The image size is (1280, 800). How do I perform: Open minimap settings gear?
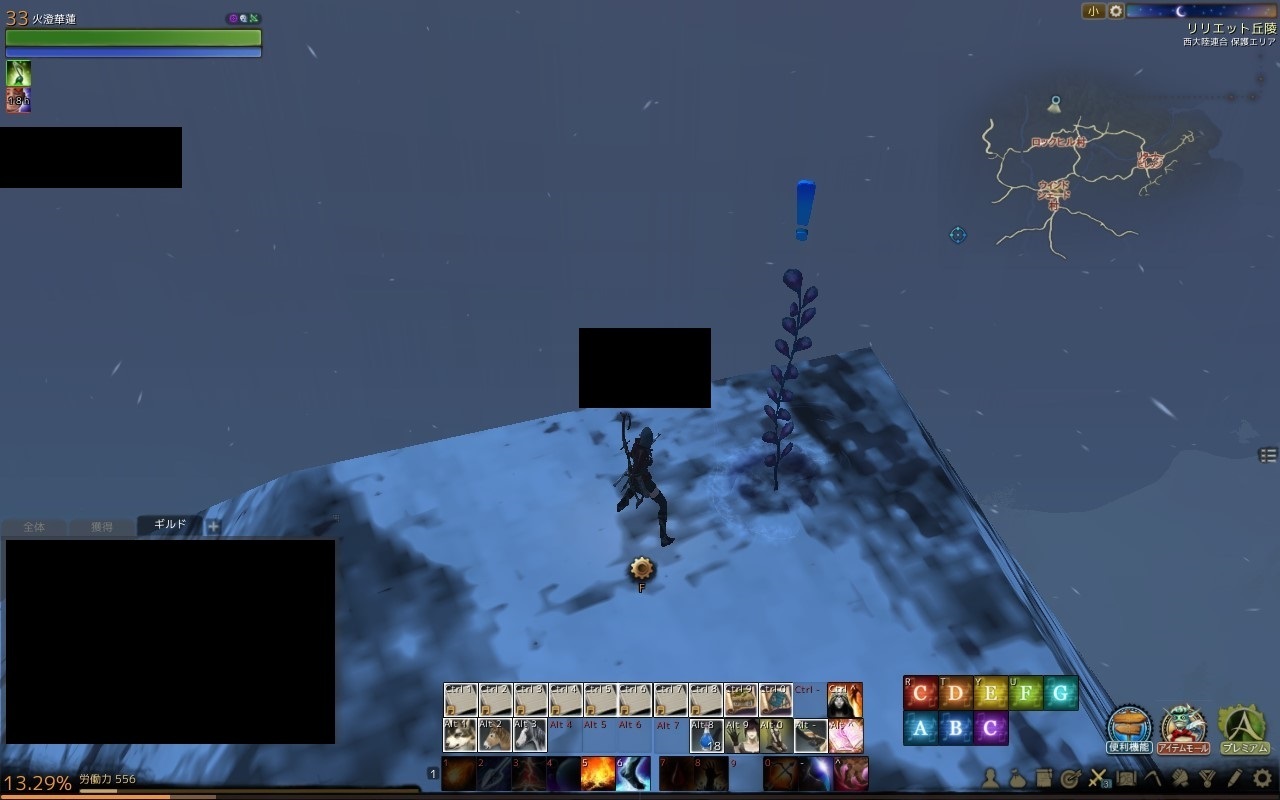coord(1116,11)
